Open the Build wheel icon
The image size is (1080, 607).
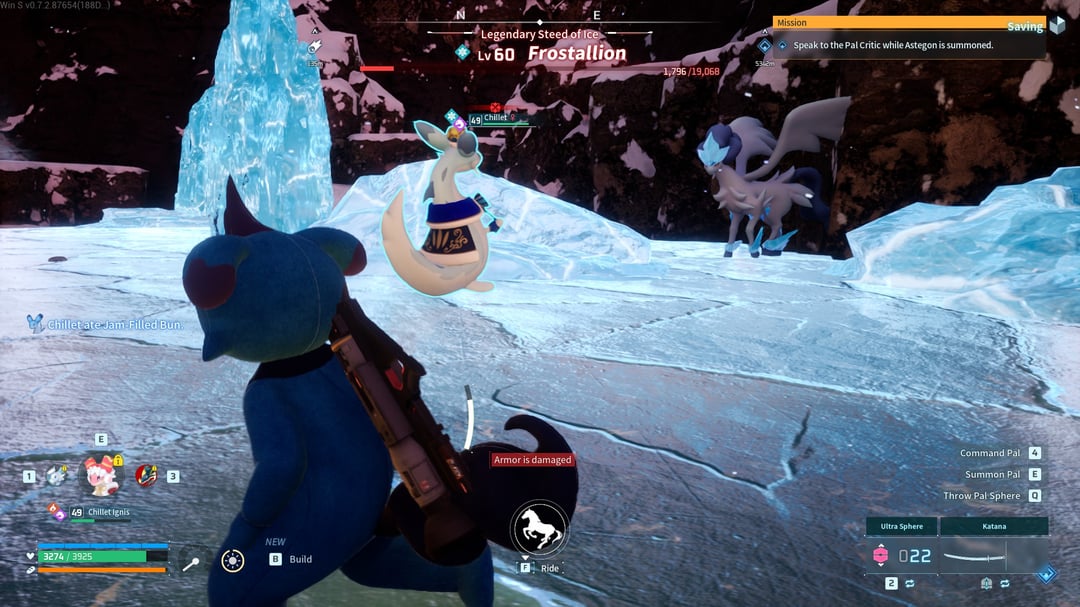[x=233, y=560]
